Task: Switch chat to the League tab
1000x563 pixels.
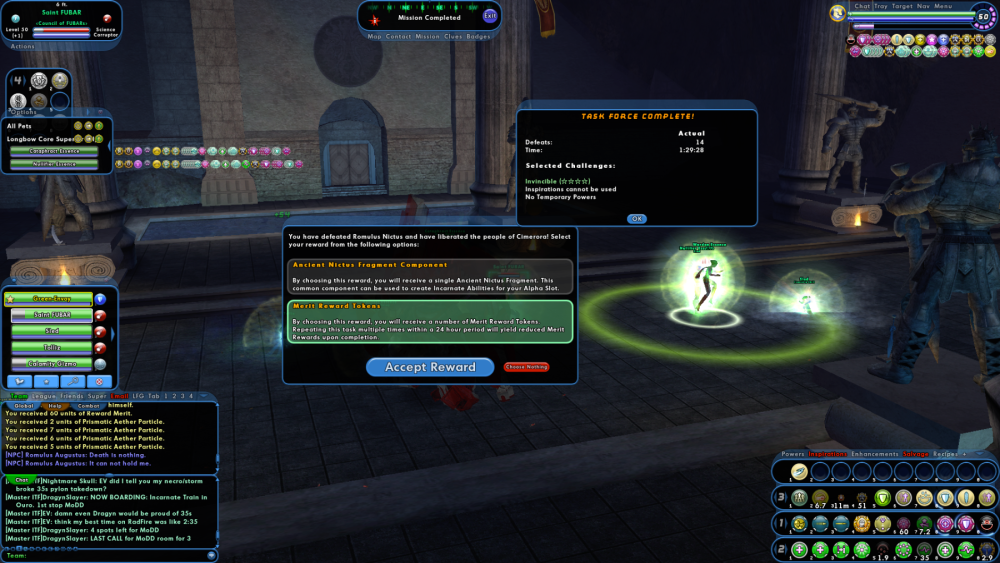Action: coord(43,396)
